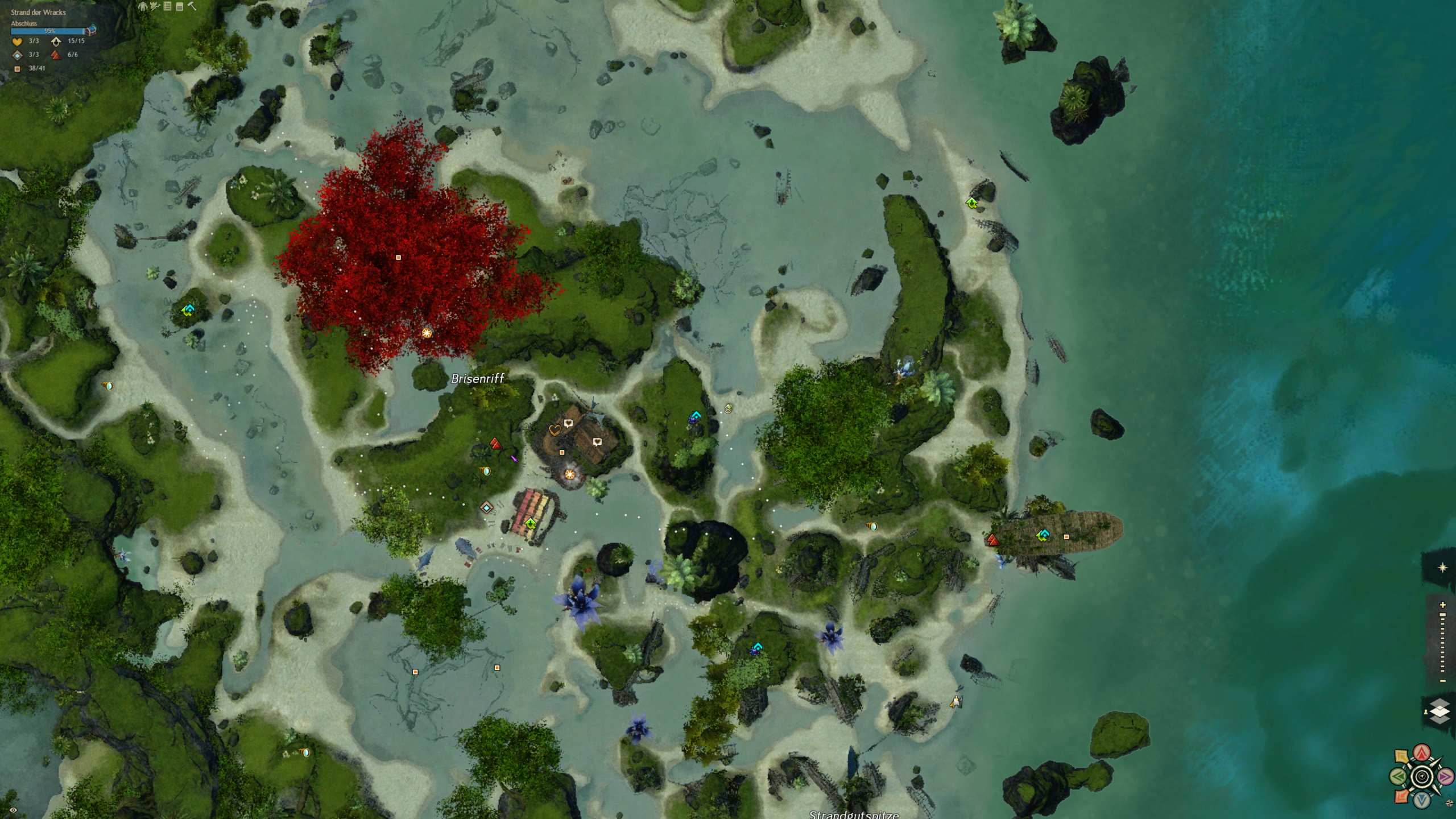Click the map zoom slider track
Viewport: 1456px width, 819px height.
pos(1442,643)
